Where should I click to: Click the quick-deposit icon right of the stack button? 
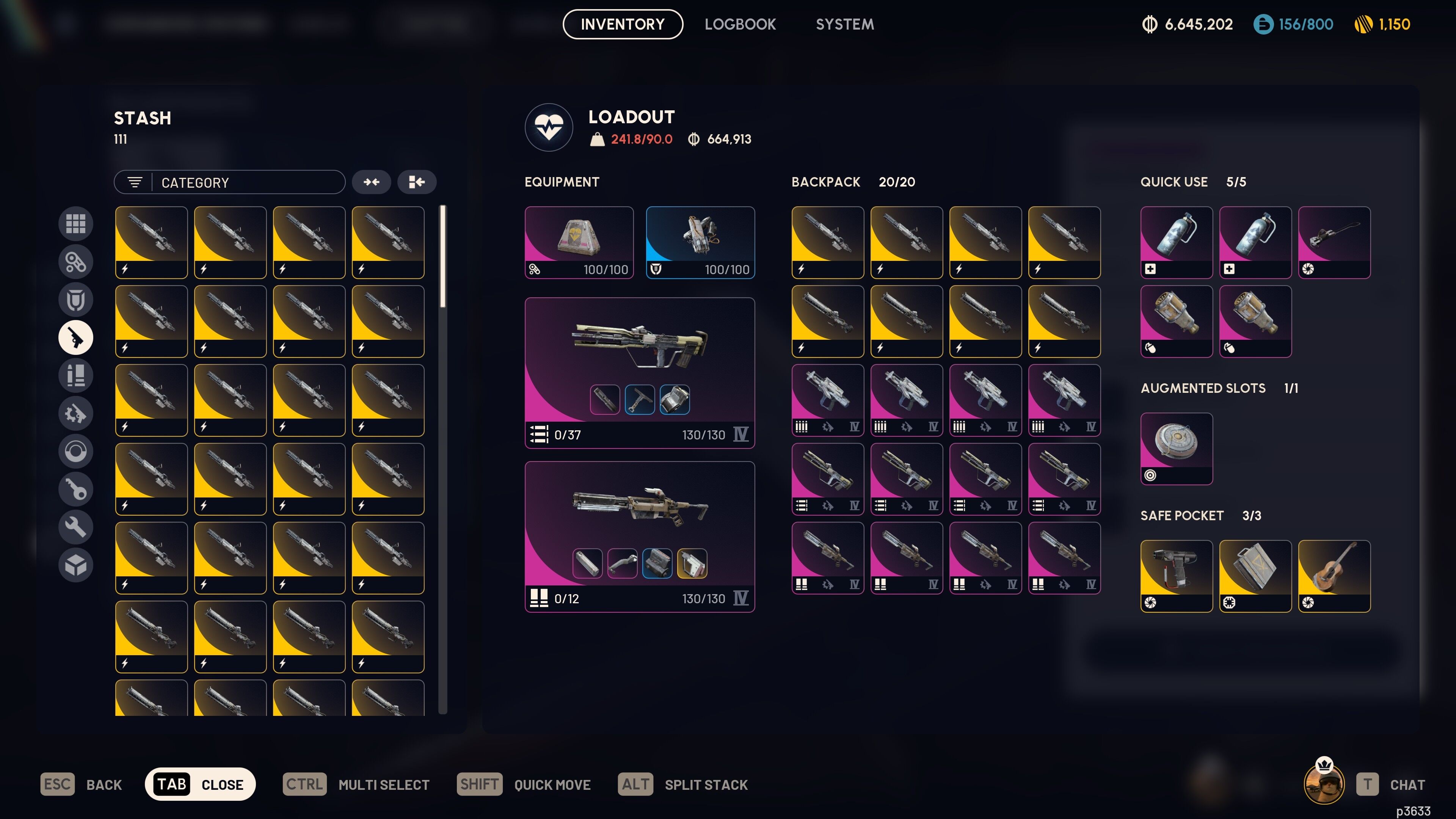(x=417, y=182)
